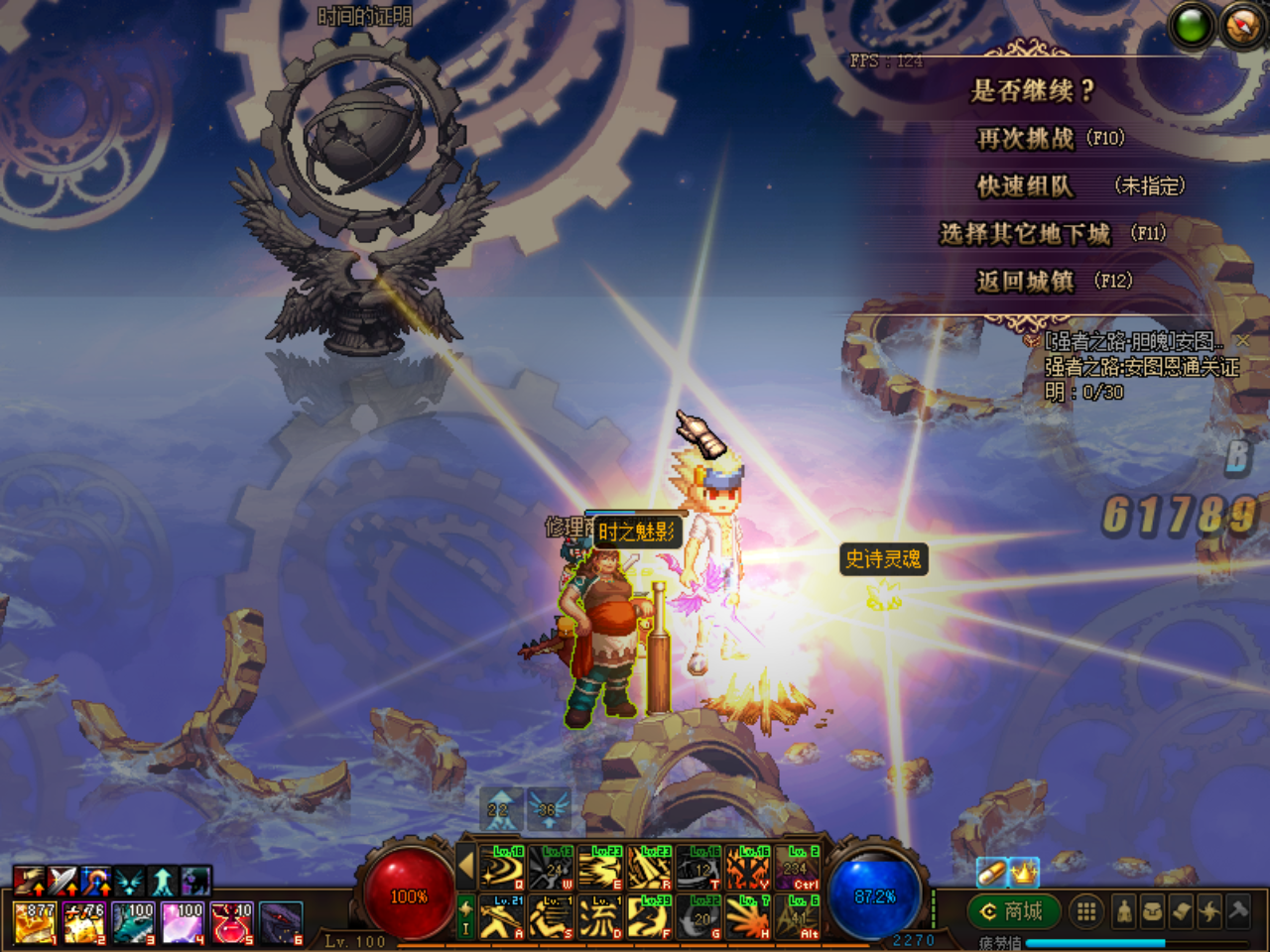Click the golden crown buff icon
Viewport: 1270px width, 952px height.
click(1024, 872)
